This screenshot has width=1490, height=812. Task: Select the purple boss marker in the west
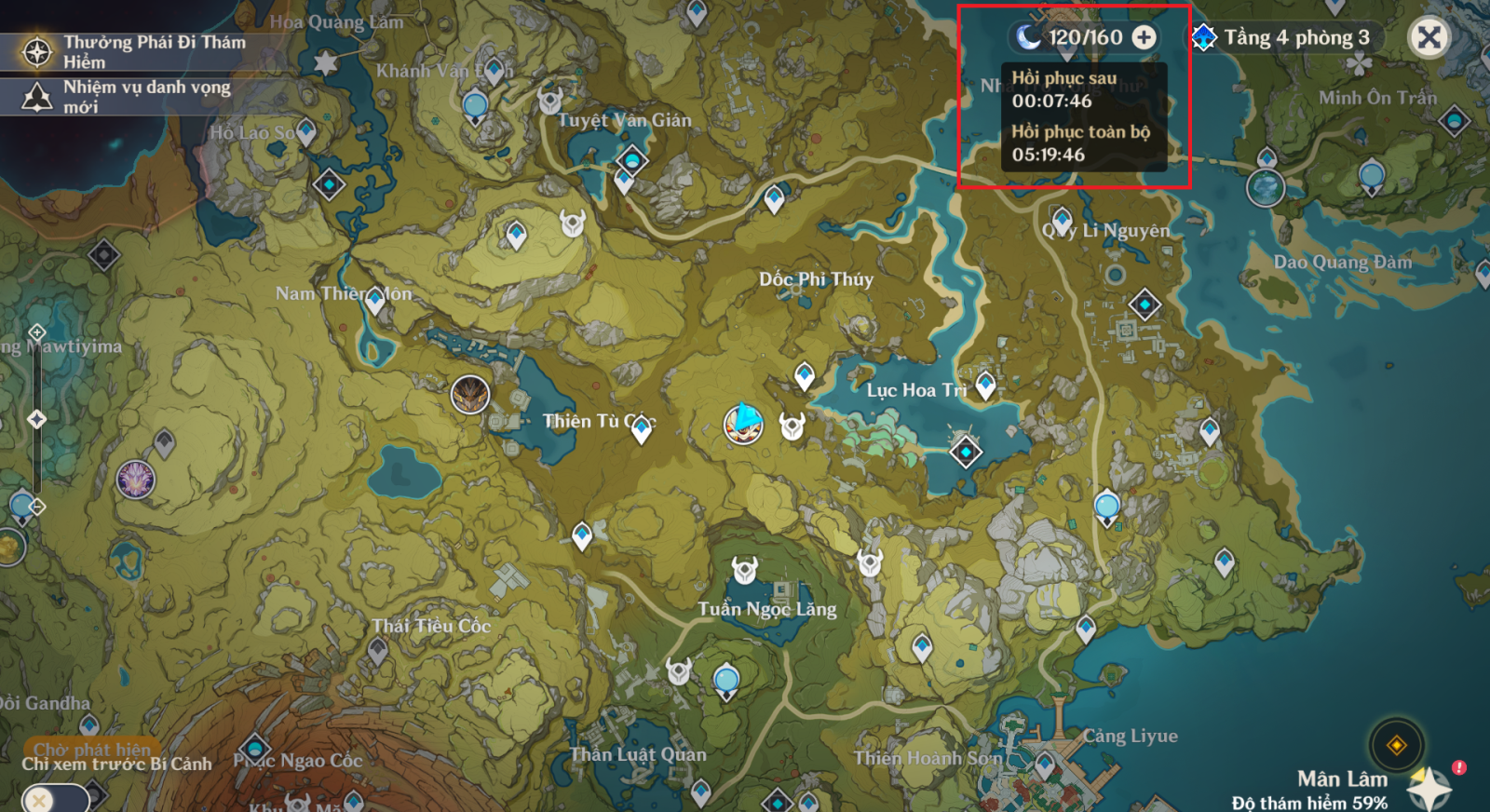pos(136,480)
